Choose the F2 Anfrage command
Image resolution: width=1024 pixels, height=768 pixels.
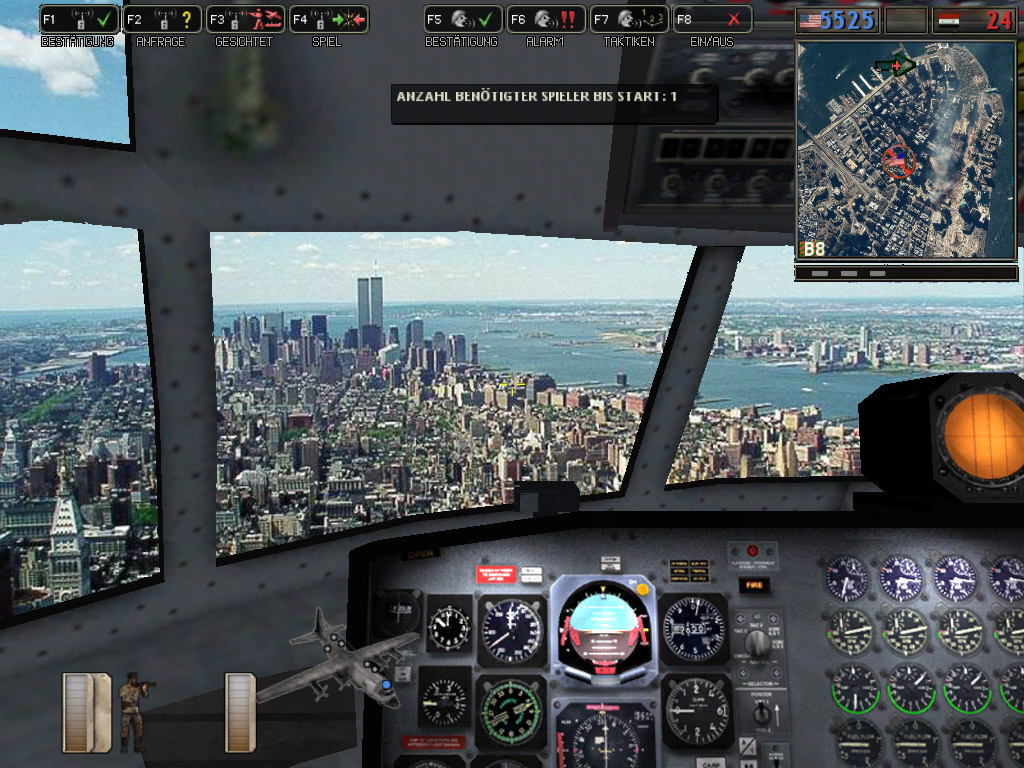(x=161, y=19)
